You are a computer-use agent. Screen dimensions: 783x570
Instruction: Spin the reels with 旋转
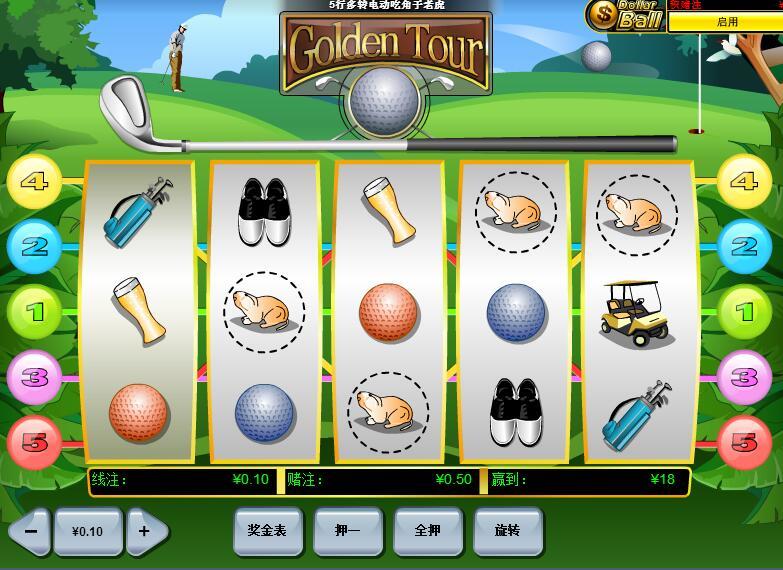[507, 530]
